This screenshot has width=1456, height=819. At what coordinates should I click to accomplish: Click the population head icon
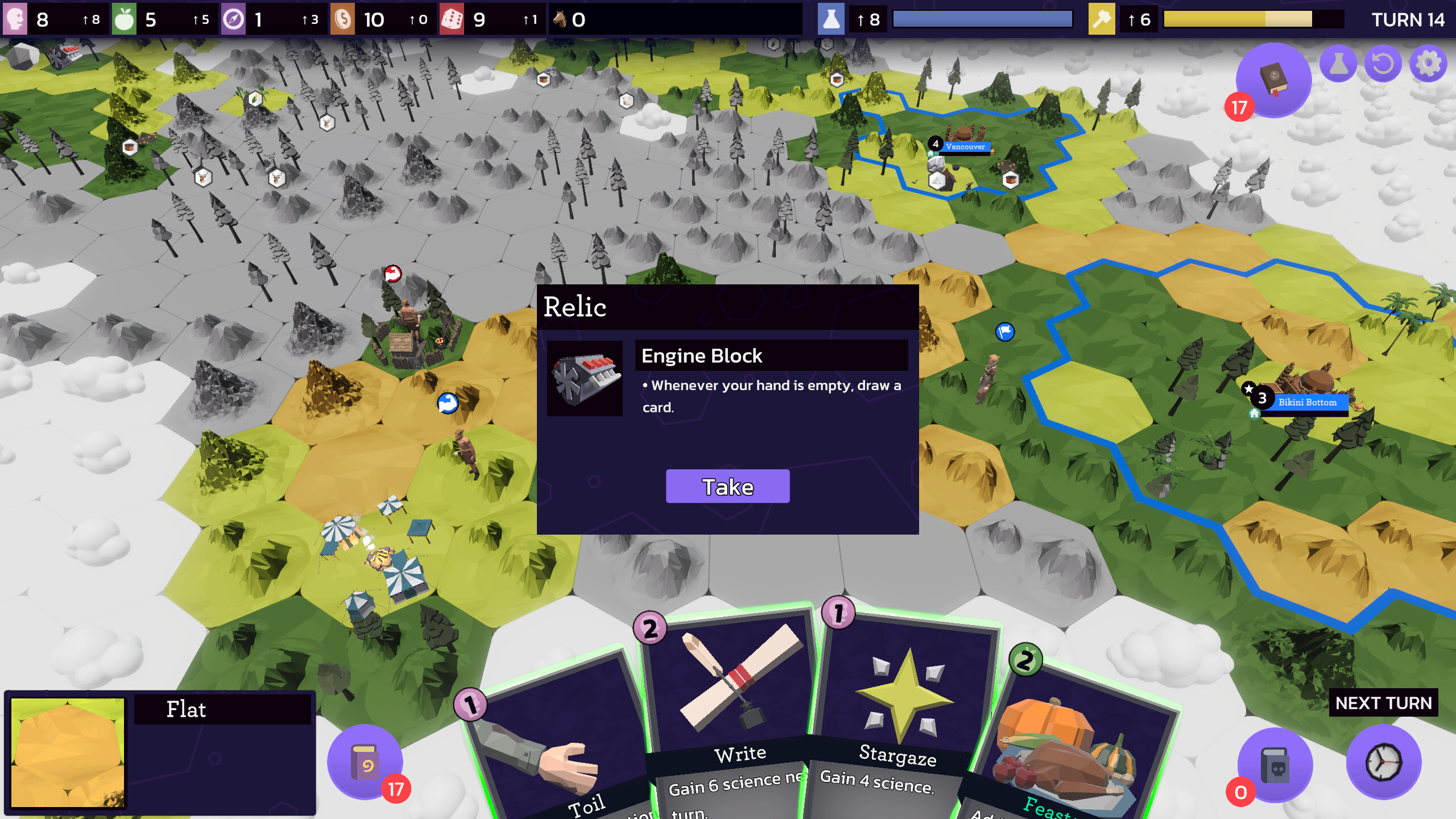tap(16, 19)
